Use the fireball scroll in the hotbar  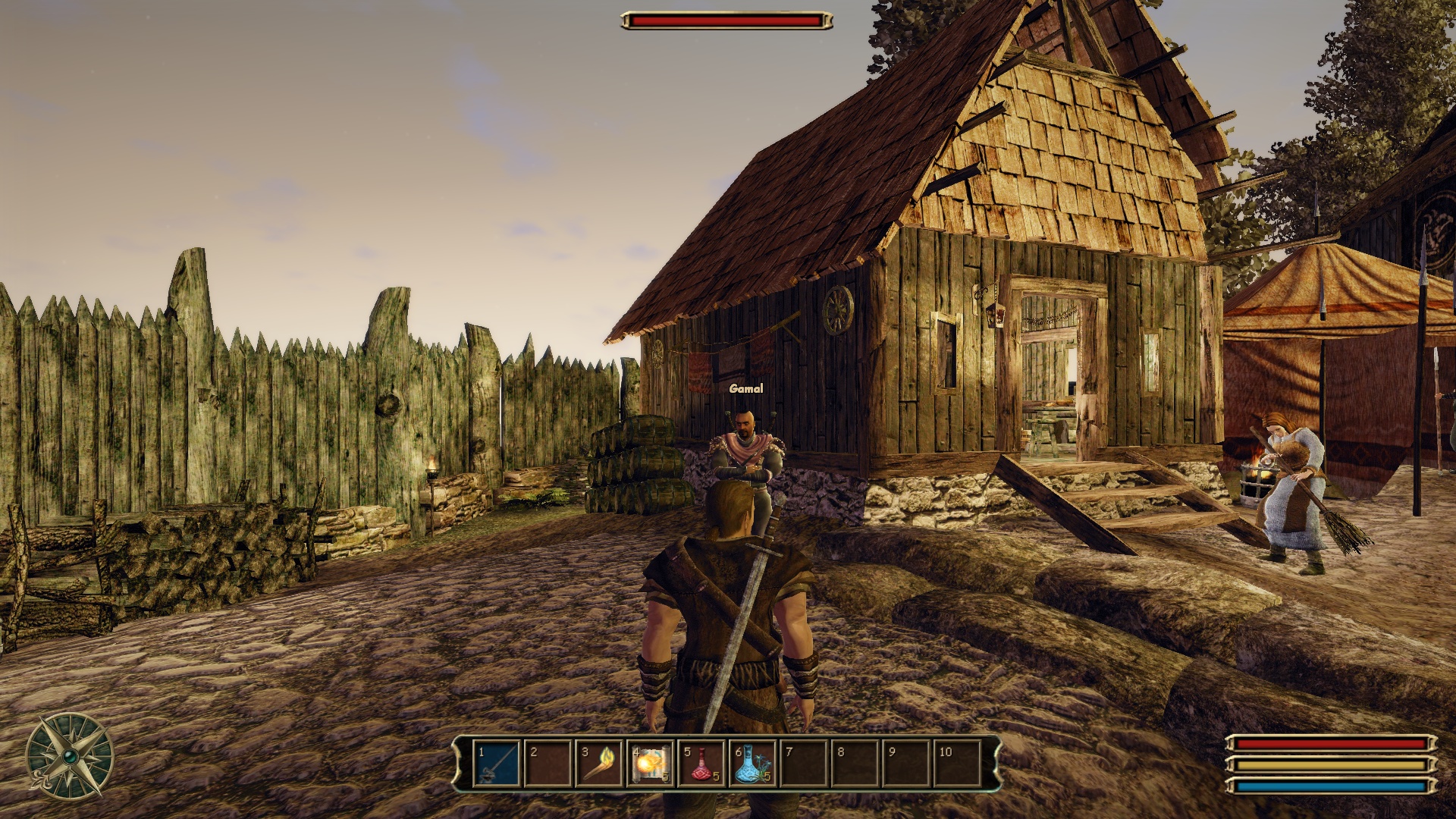pos(651,764)
